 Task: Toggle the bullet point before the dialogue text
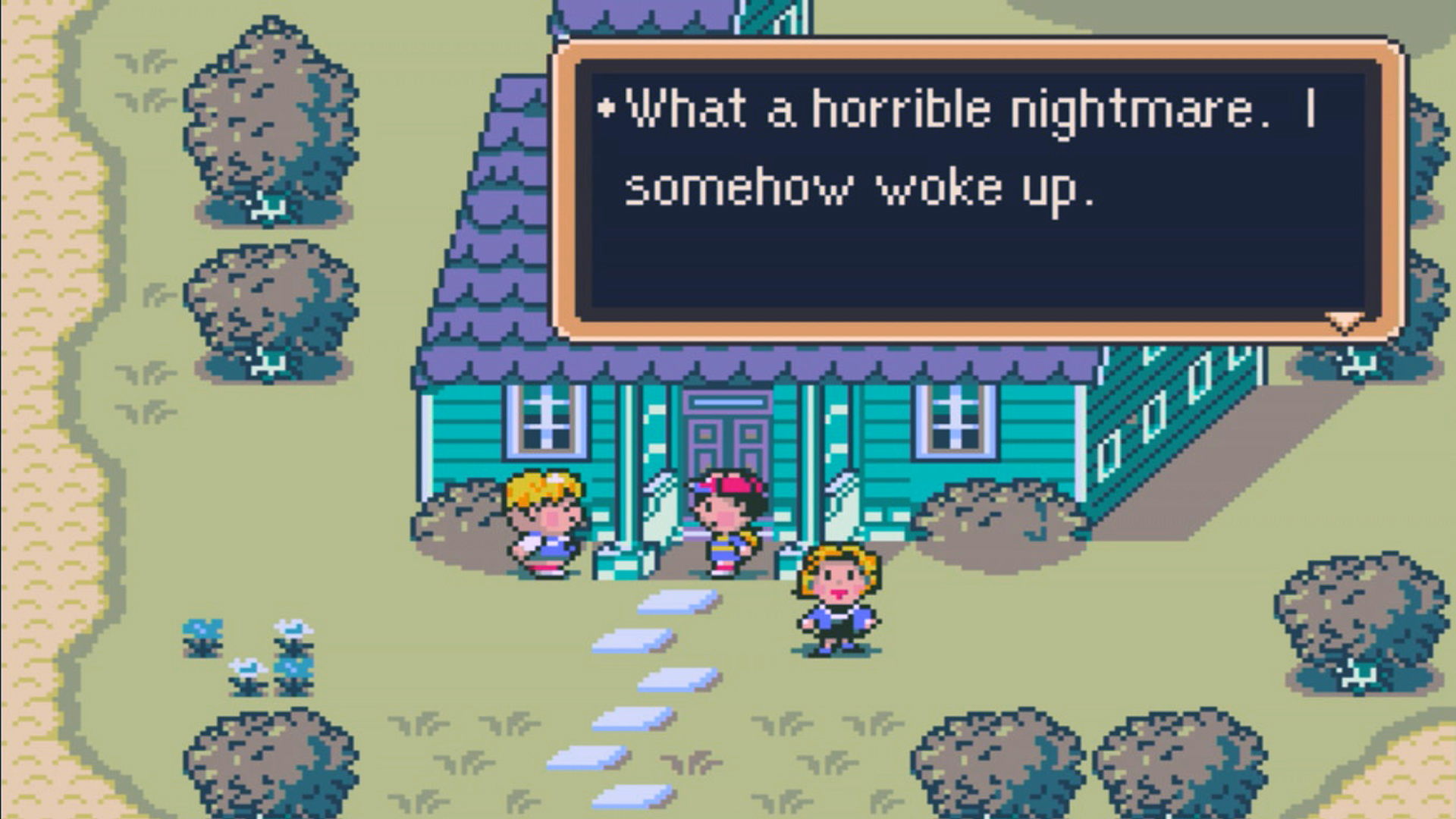pyautogui.click(x=607, y=106)
